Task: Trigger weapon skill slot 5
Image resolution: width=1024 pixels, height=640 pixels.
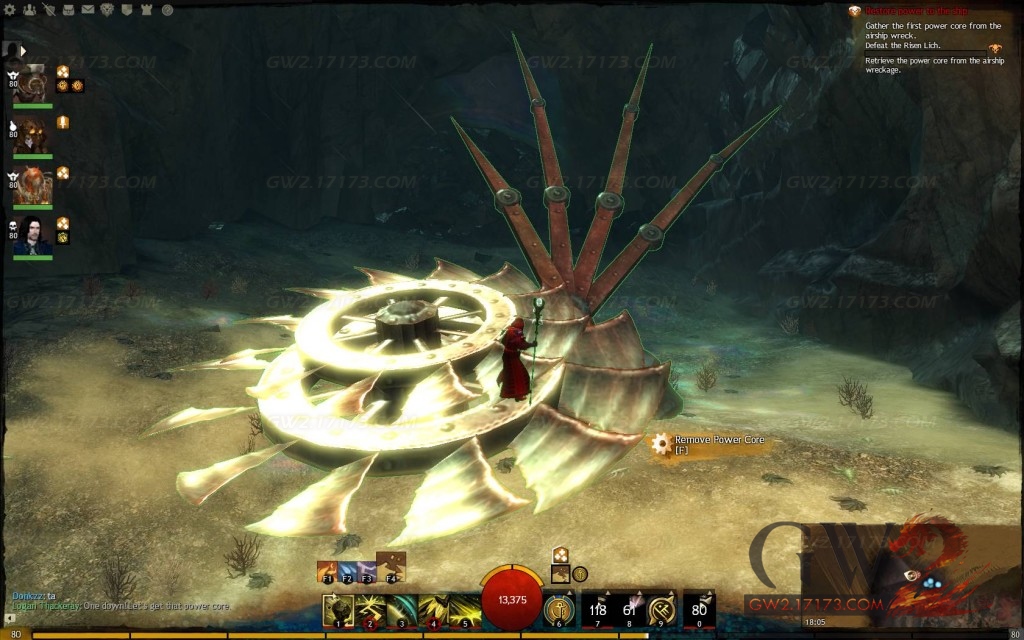Action: pos(465,610)
